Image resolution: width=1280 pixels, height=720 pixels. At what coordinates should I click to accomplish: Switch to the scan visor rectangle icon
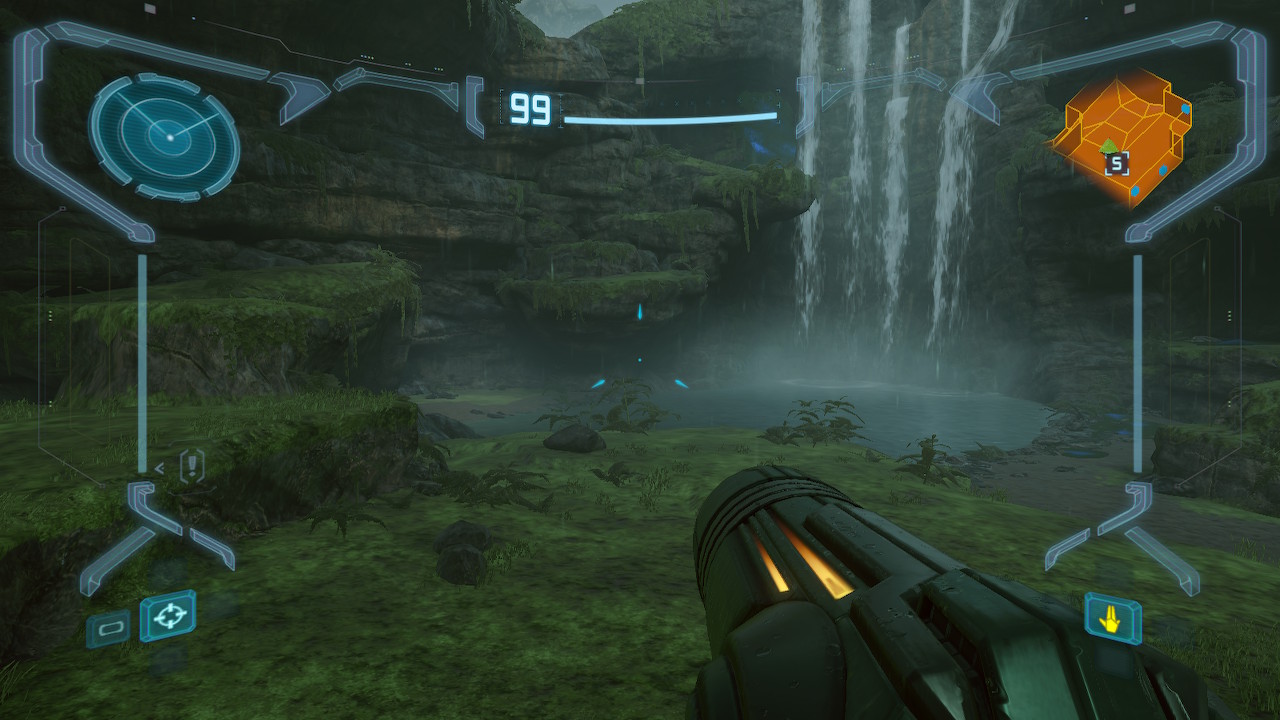tap(108, 628)
